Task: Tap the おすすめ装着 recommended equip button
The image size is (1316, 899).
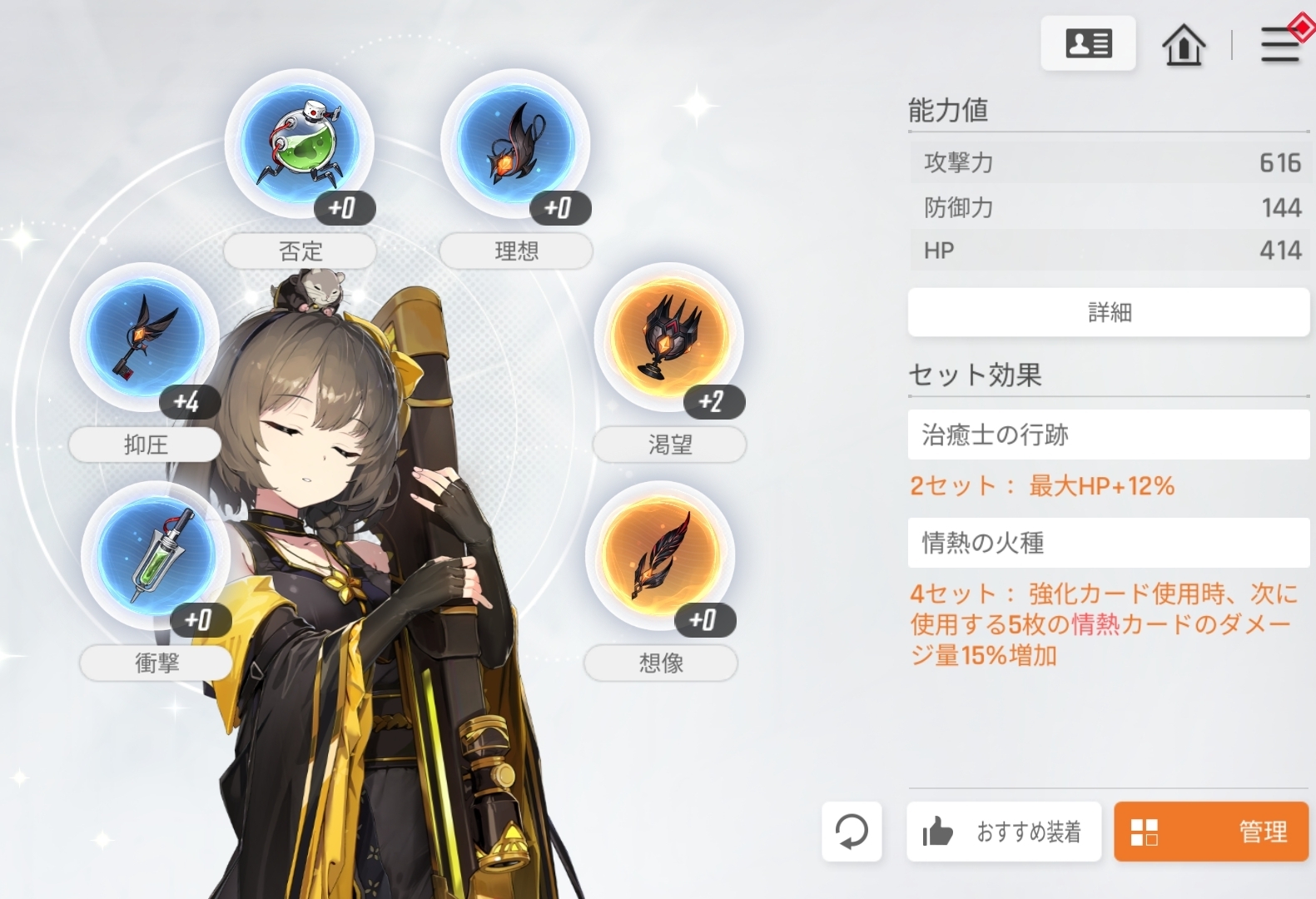Action: pyautogui.click(x=1003, y=831)
